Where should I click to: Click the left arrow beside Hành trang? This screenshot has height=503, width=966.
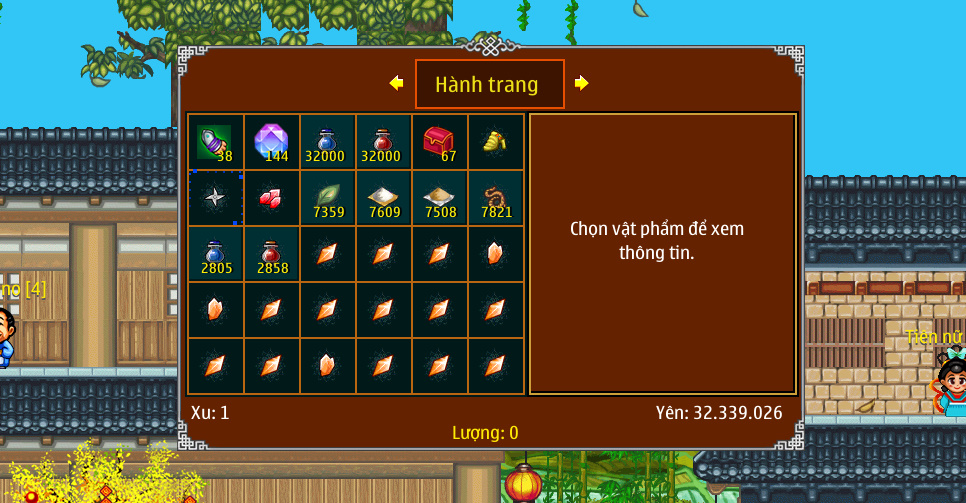pos(397,84)
